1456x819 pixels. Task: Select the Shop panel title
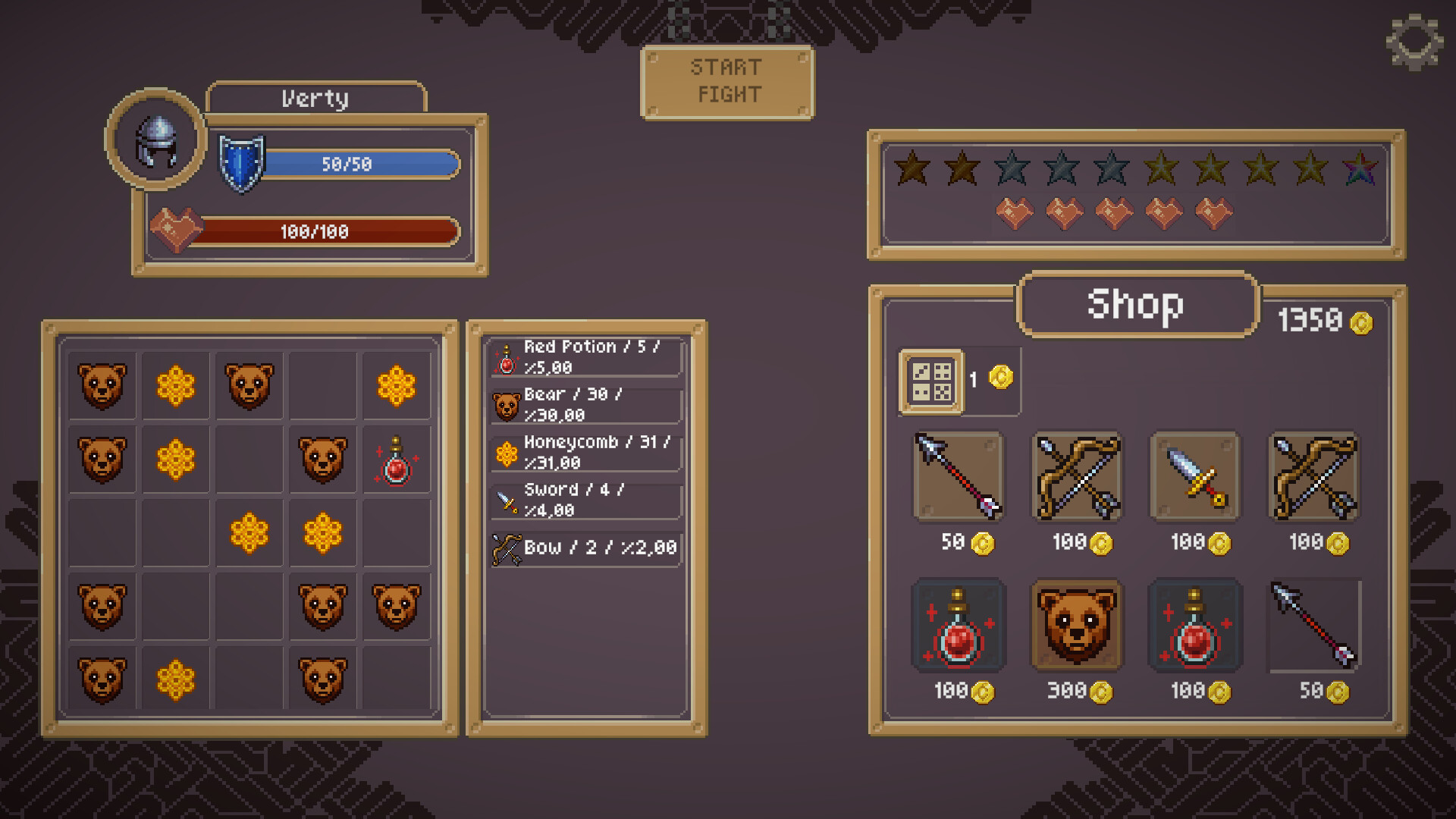coord(1135,306)
